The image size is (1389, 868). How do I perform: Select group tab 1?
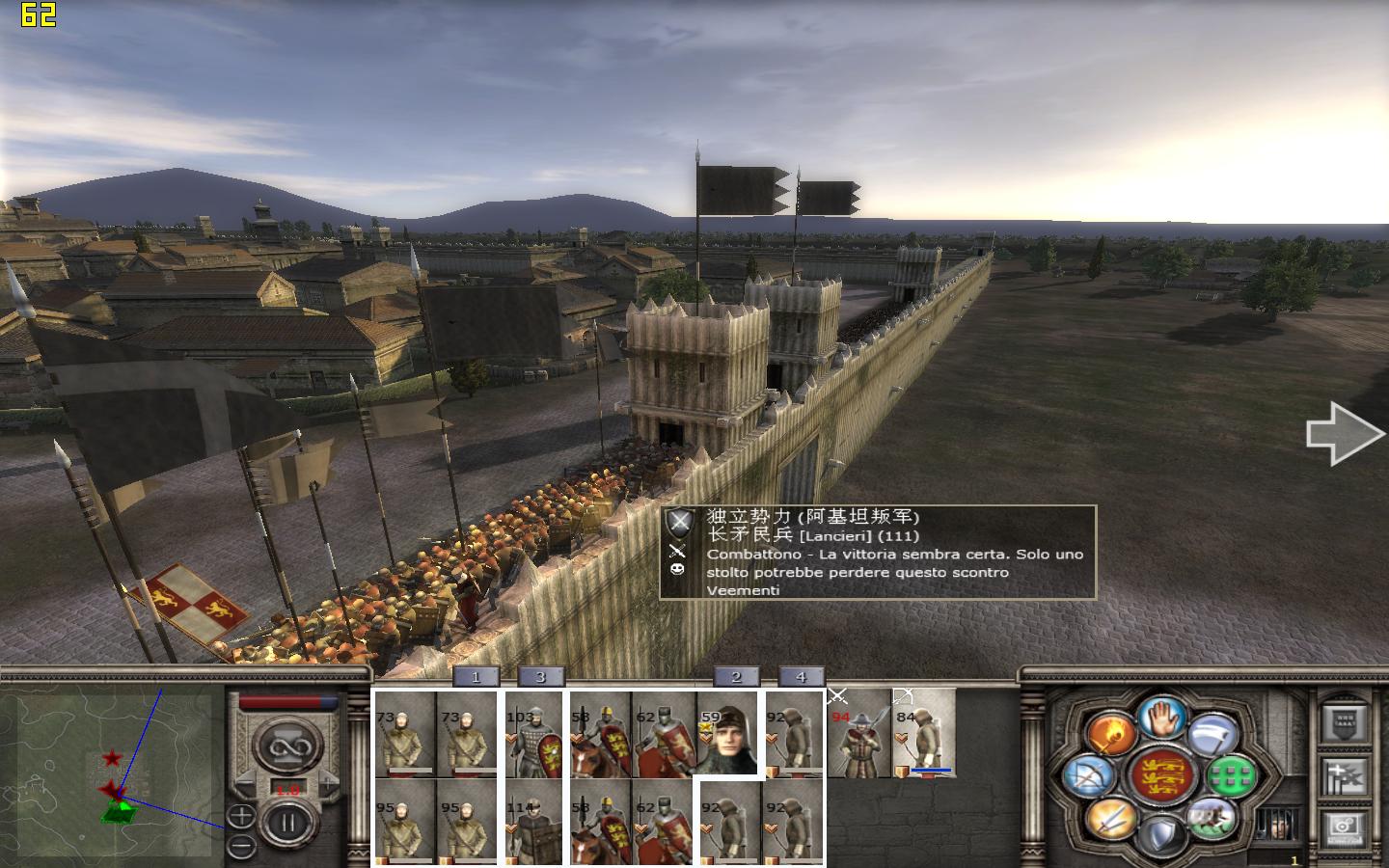click(x=476, y=677)
